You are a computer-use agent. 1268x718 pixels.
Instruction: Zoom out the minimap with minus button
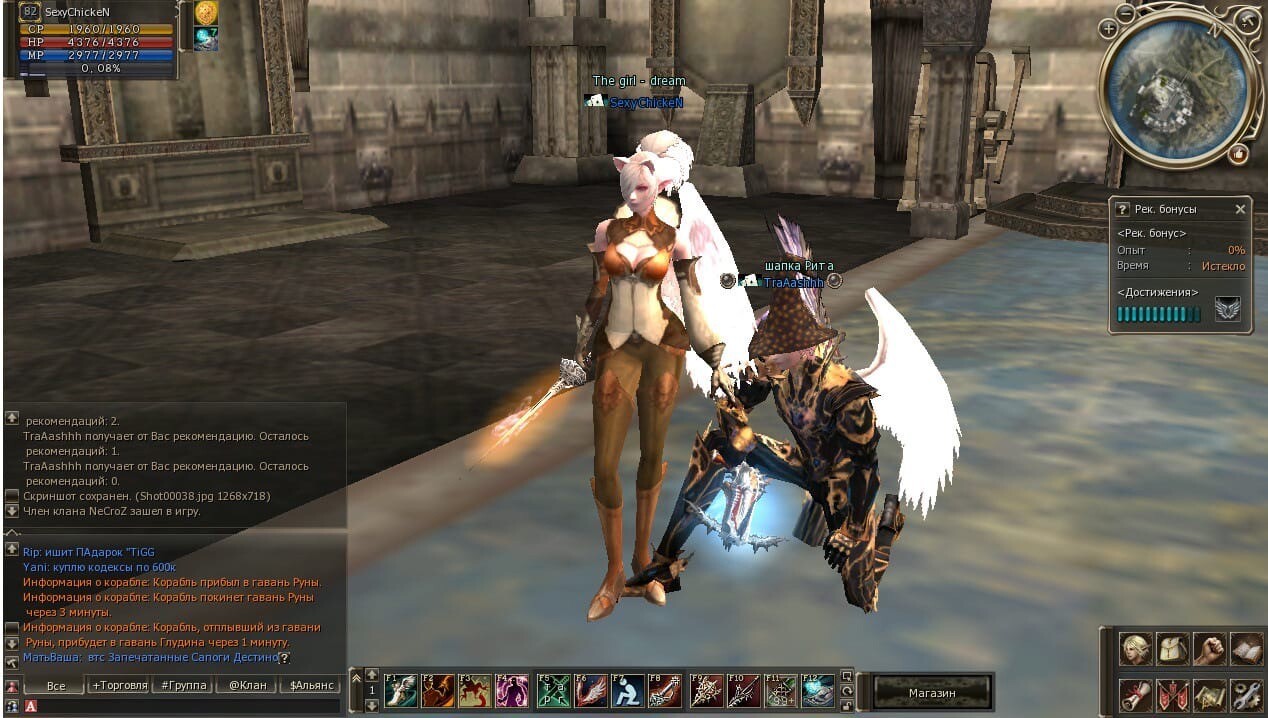[1126, 14]
